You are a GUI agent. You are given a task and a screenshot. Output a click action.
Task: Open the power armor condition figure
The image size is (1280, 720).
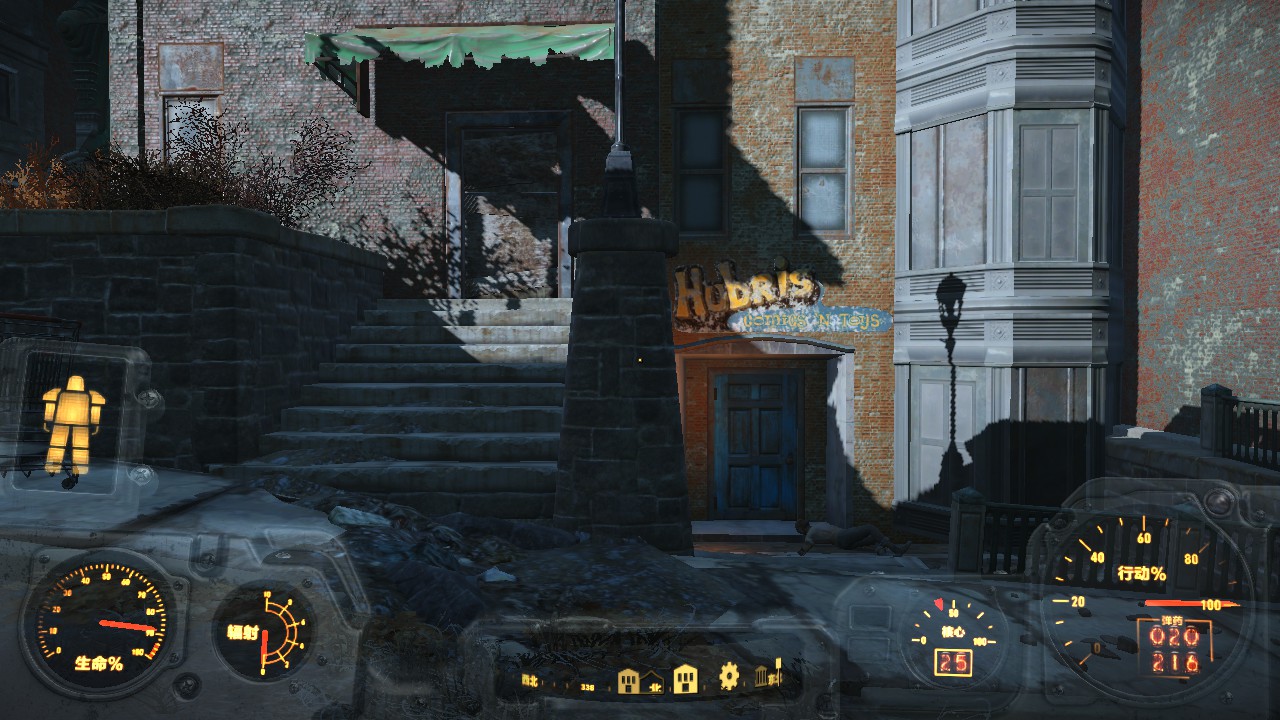click(73, 424)
